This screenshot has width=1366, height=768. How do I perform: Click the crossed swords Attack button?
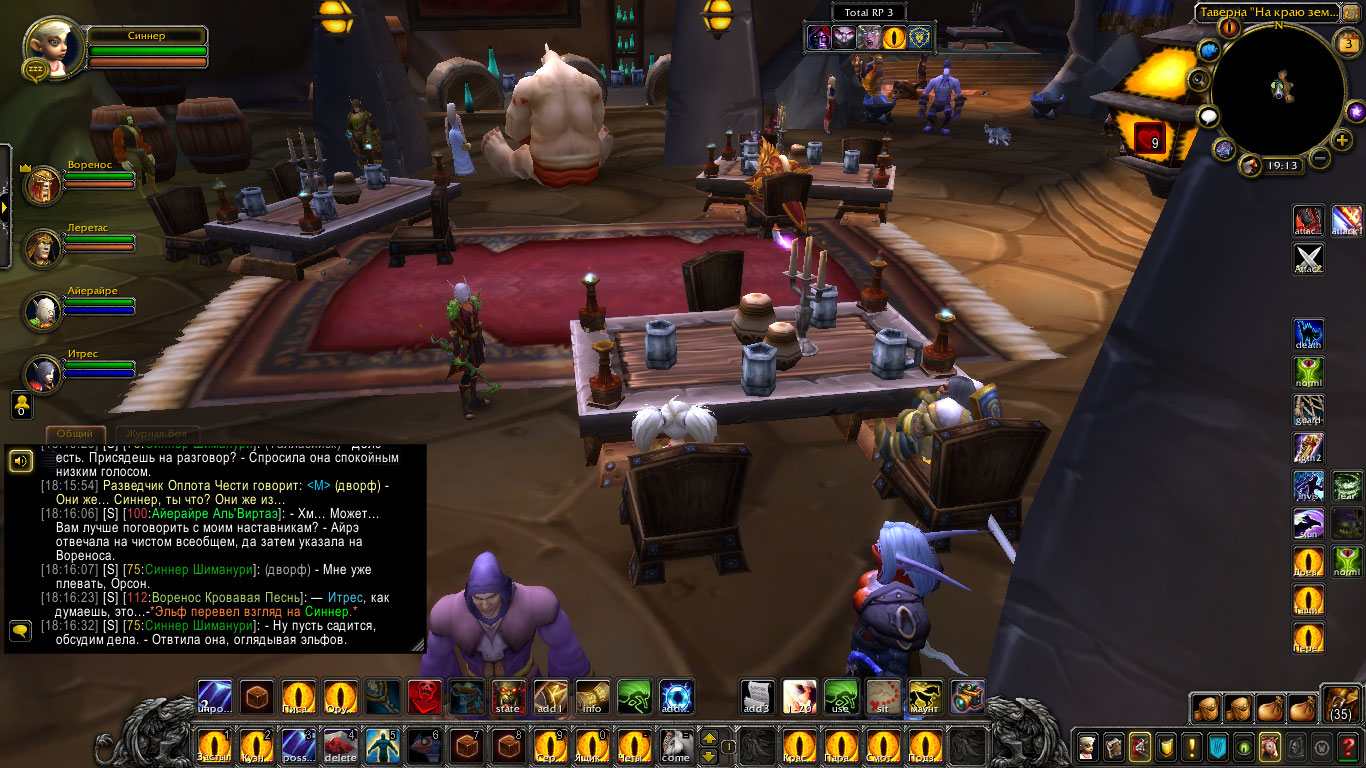click(1309, 258)
